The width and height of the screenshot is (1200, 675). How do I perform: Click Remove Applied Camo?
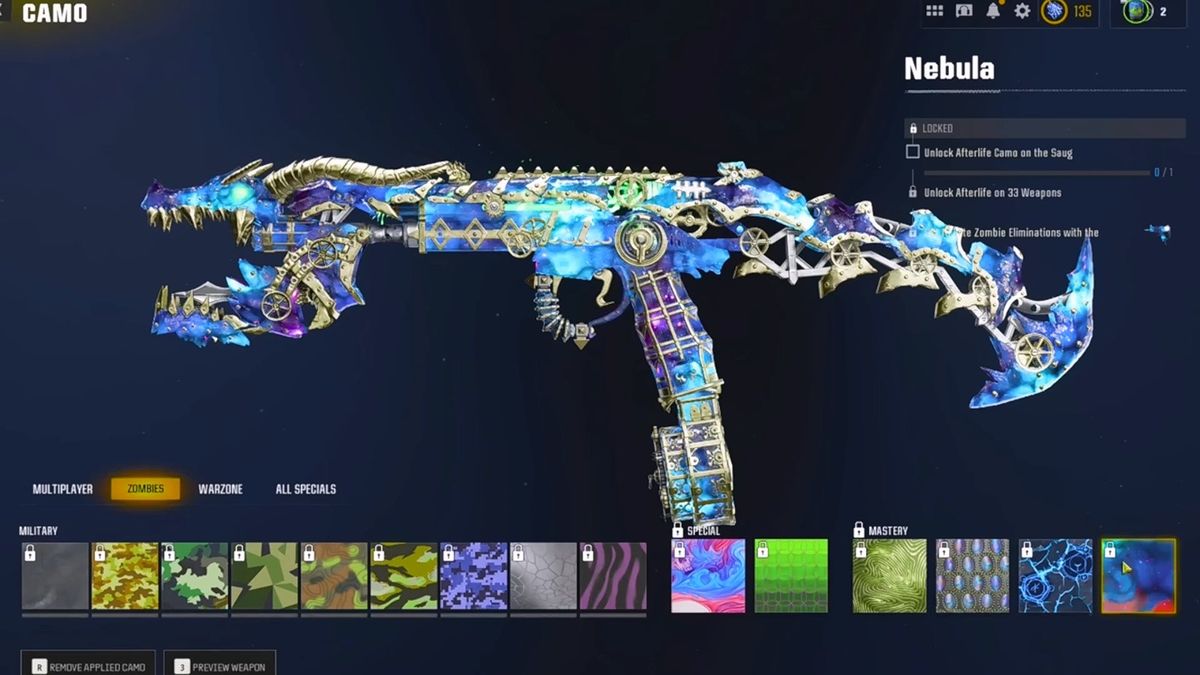(89, 666)
